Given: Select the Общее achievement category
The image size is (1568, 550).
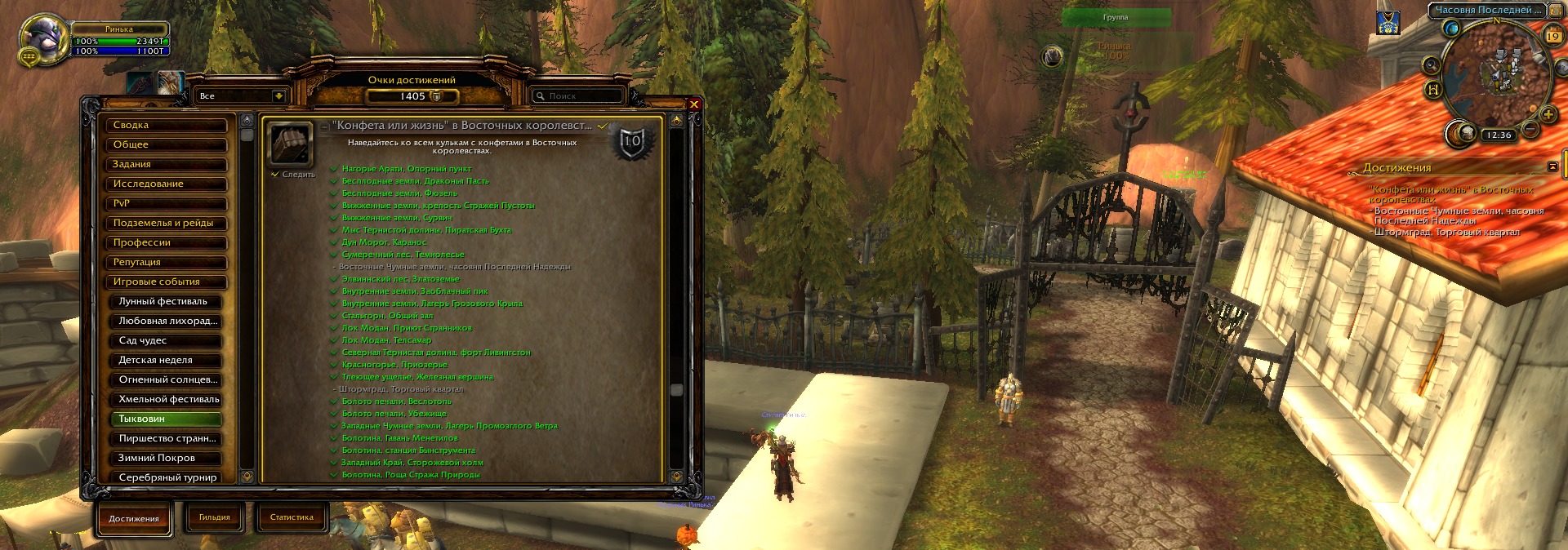Looking at the screenshot, I should coord(166,145).
